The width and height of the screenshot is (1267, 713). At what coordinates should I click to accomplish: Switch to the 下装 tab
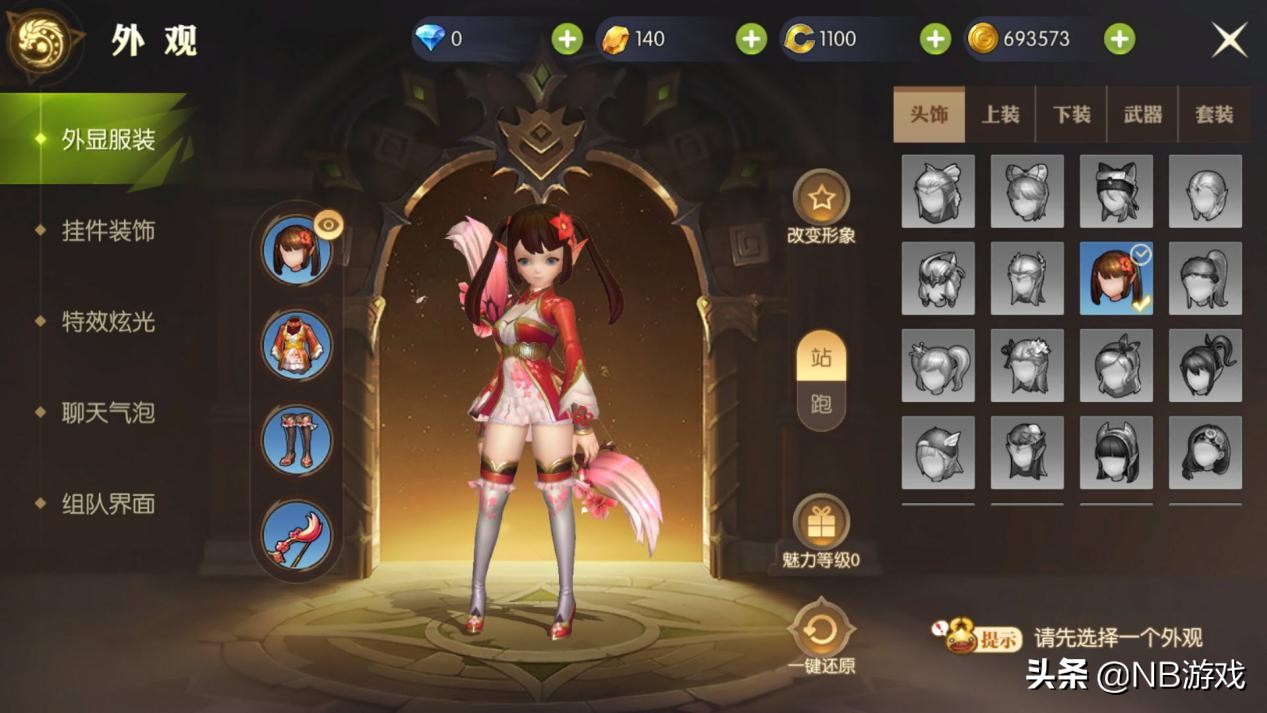point(1071,115)
